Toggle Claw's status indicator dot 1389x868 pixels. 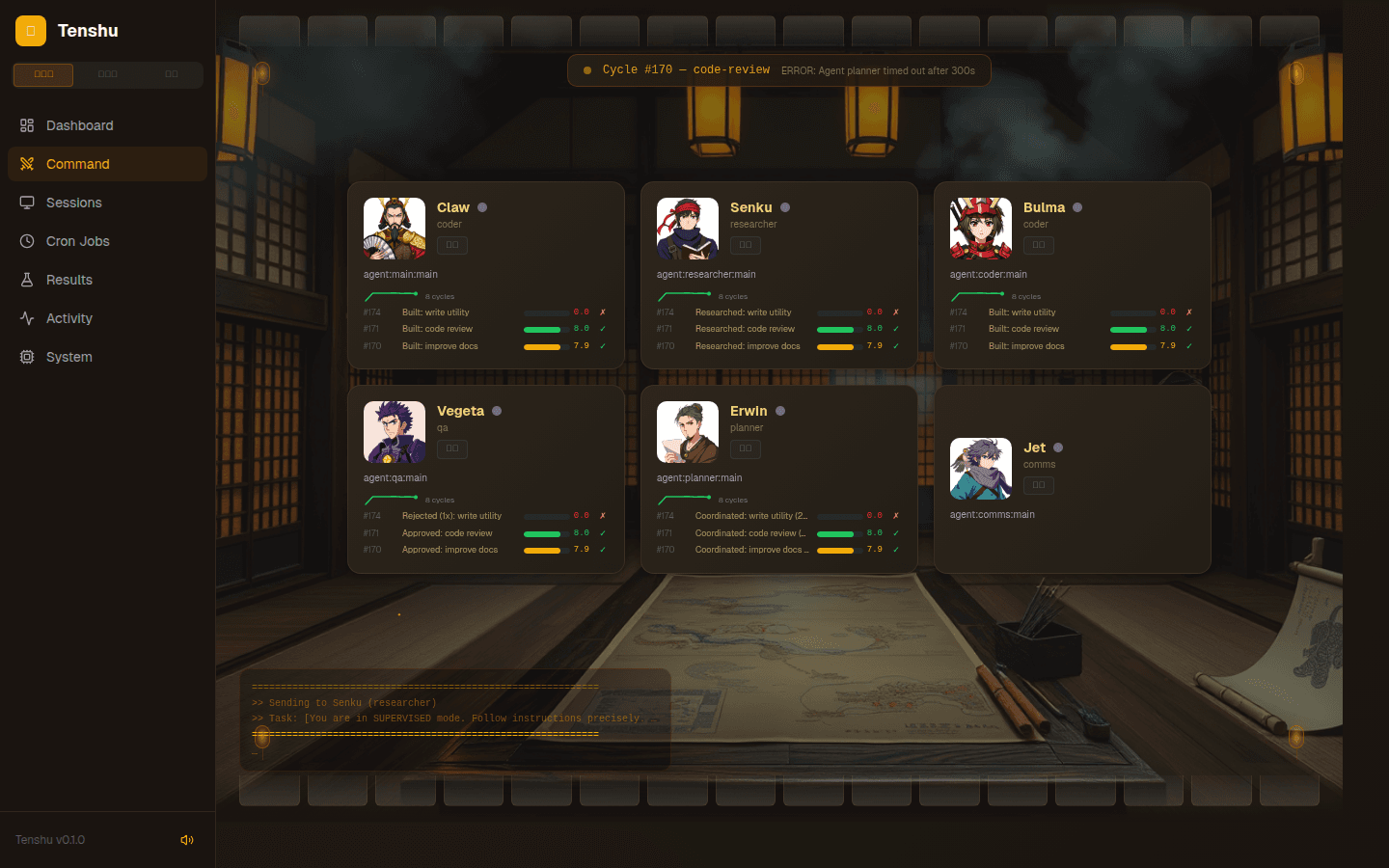482,206
